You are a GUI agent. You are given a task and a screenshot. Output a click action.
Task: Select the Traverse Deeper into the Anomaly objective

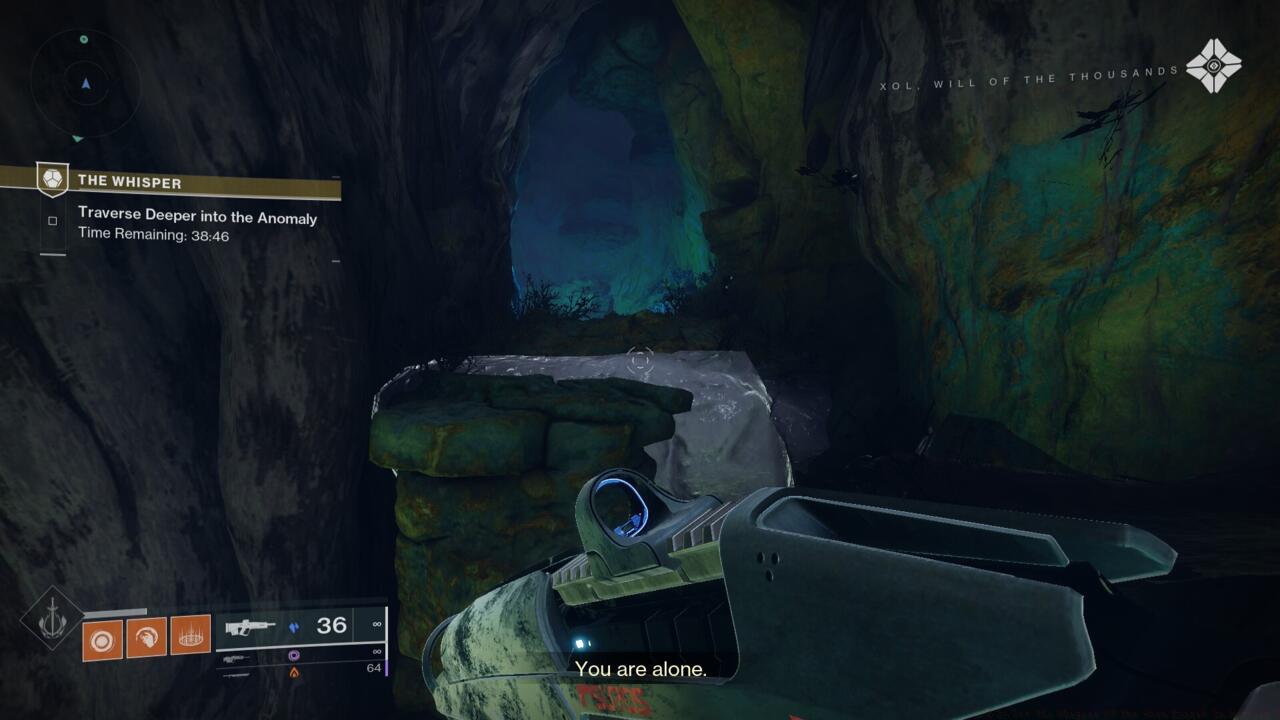[x=197, y=218]
